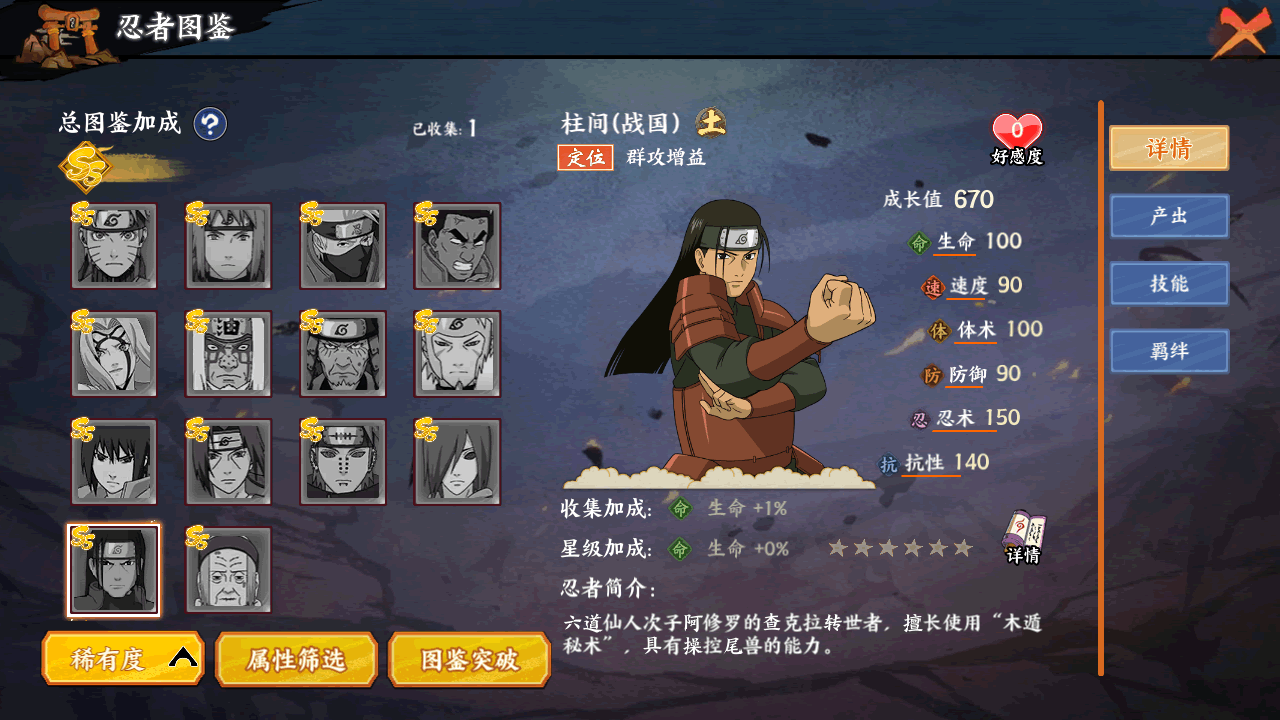This screenshot has height=720, width=1280.
Task: Select the Pain portrait with facial piercings
Action: pos(343,462)
